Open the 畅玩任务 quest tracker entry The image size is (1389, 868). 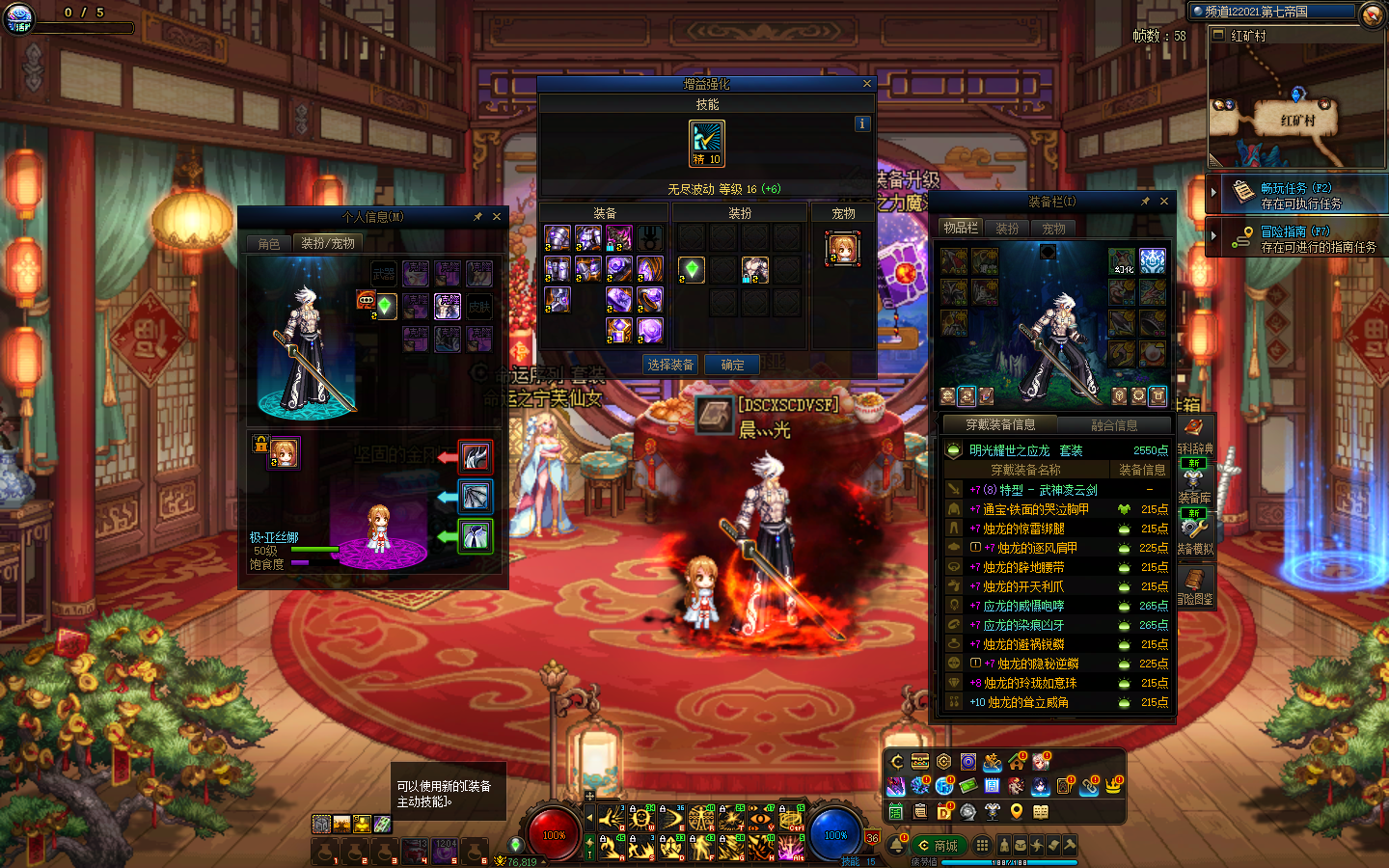click(x=1298, y=196)
